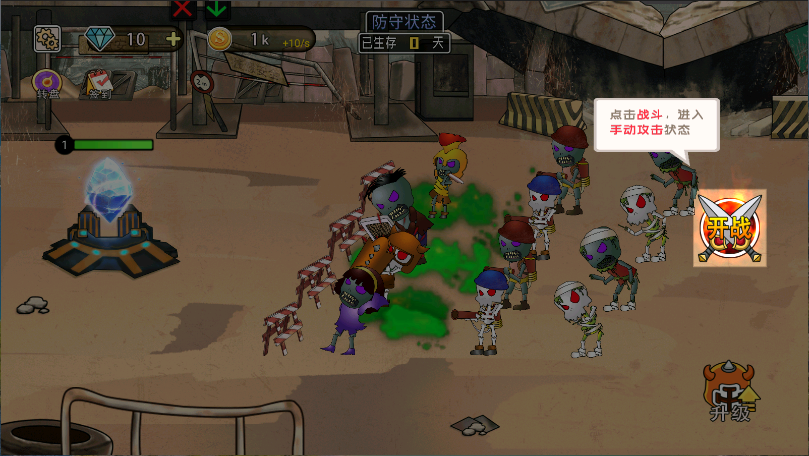Open the 升级 upgrade menu
The height and width of the screenshot is (456, 809).
[731, 393]
